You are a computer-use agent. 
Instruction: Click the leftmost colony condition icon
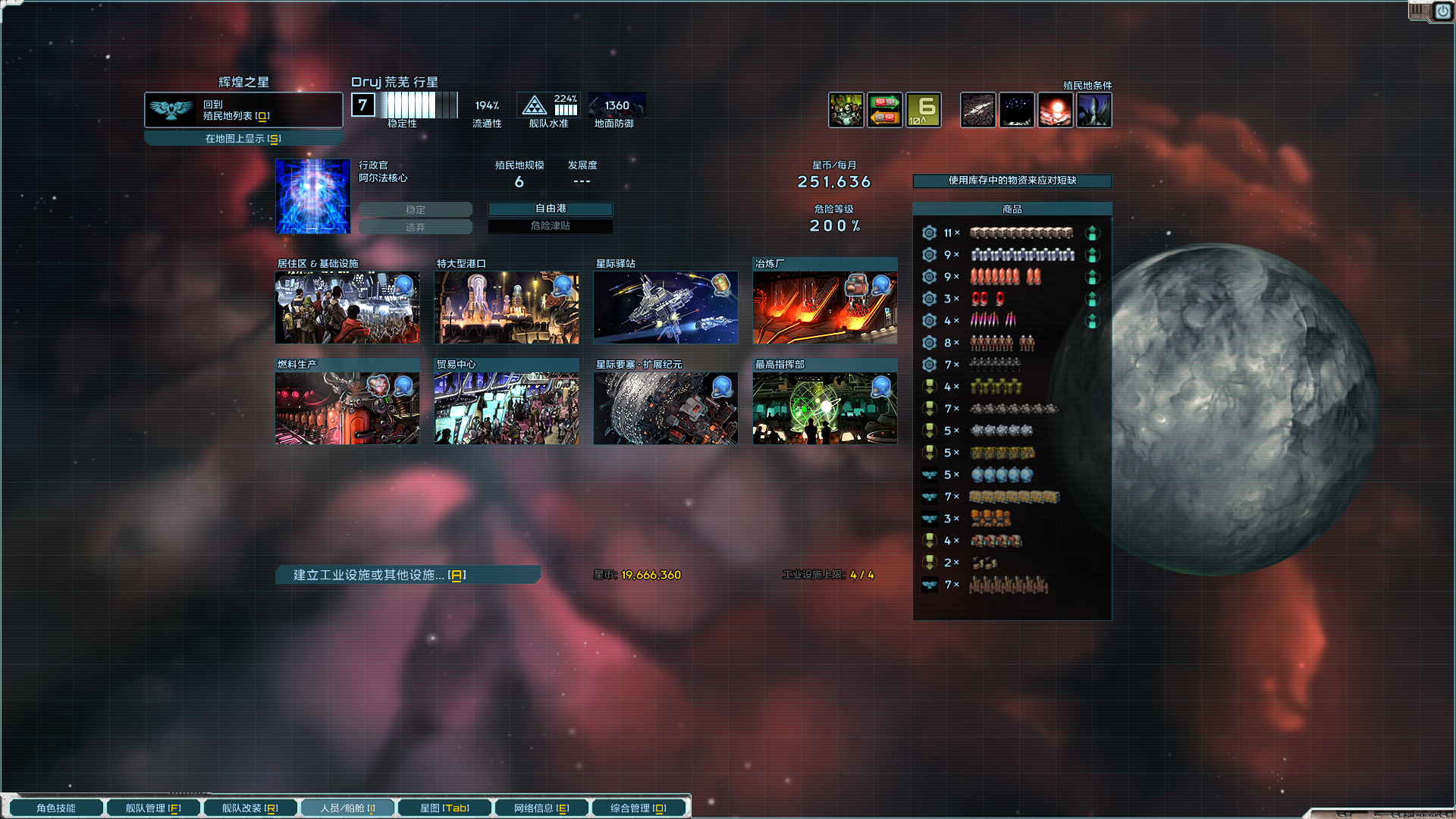coord(977,110)
